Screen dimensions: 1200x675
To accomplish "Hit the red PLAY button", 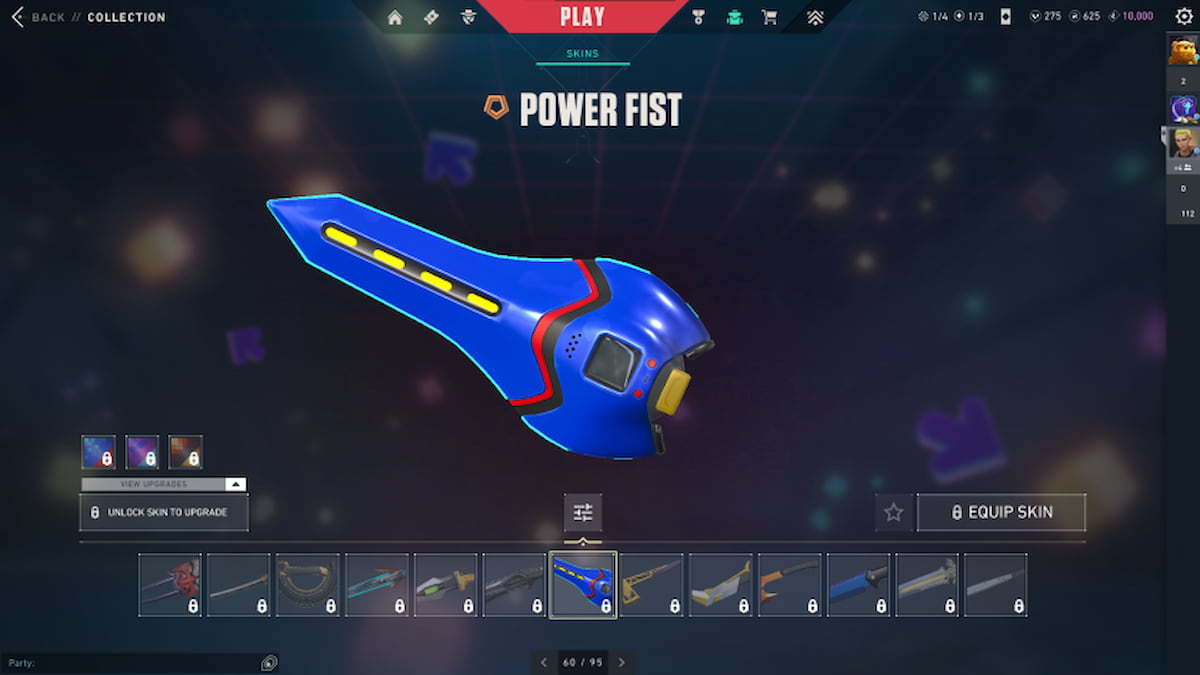I will pos(582,17).
